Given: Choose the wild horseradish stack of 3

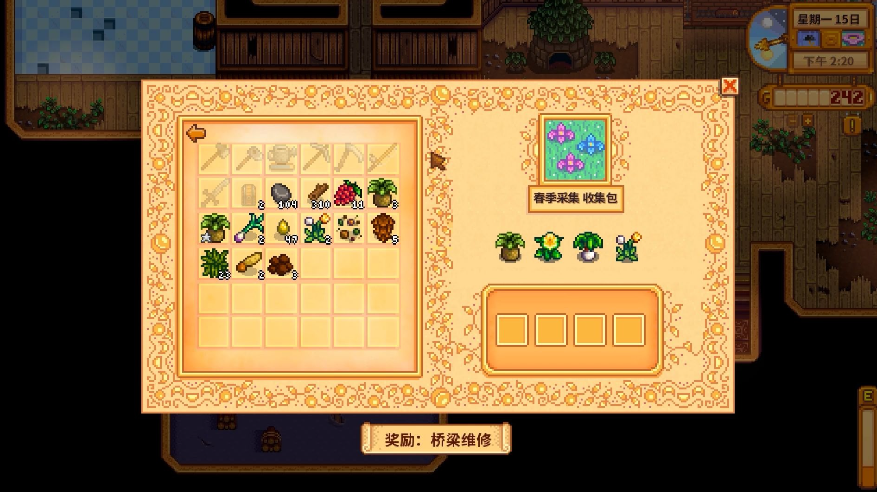Looking at the screenshot, I should [382, 193].
